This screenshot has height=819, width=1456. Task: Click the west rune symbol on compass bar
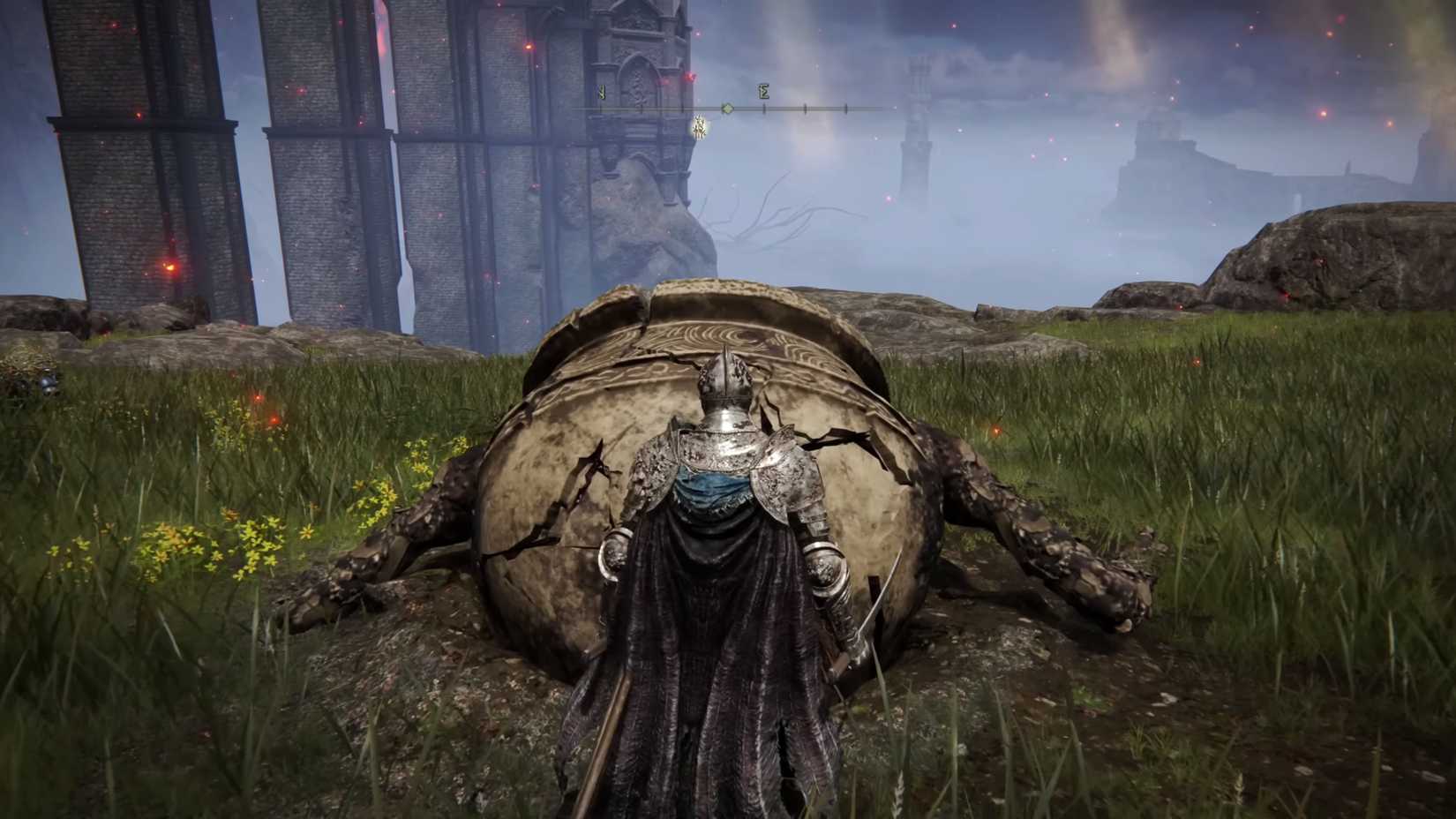pyautogui.click(x=602, y=91)
